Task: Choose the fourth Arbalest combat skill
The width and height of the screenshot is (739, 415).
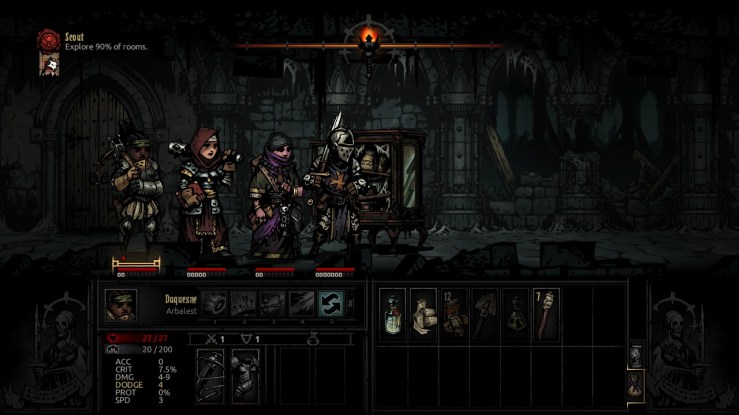Action: point(301,303)
